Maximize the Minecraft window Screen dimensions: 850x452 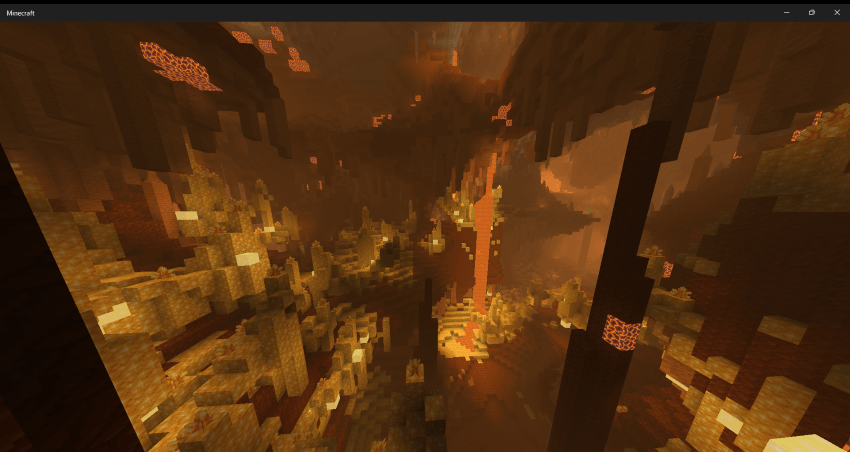811,12
